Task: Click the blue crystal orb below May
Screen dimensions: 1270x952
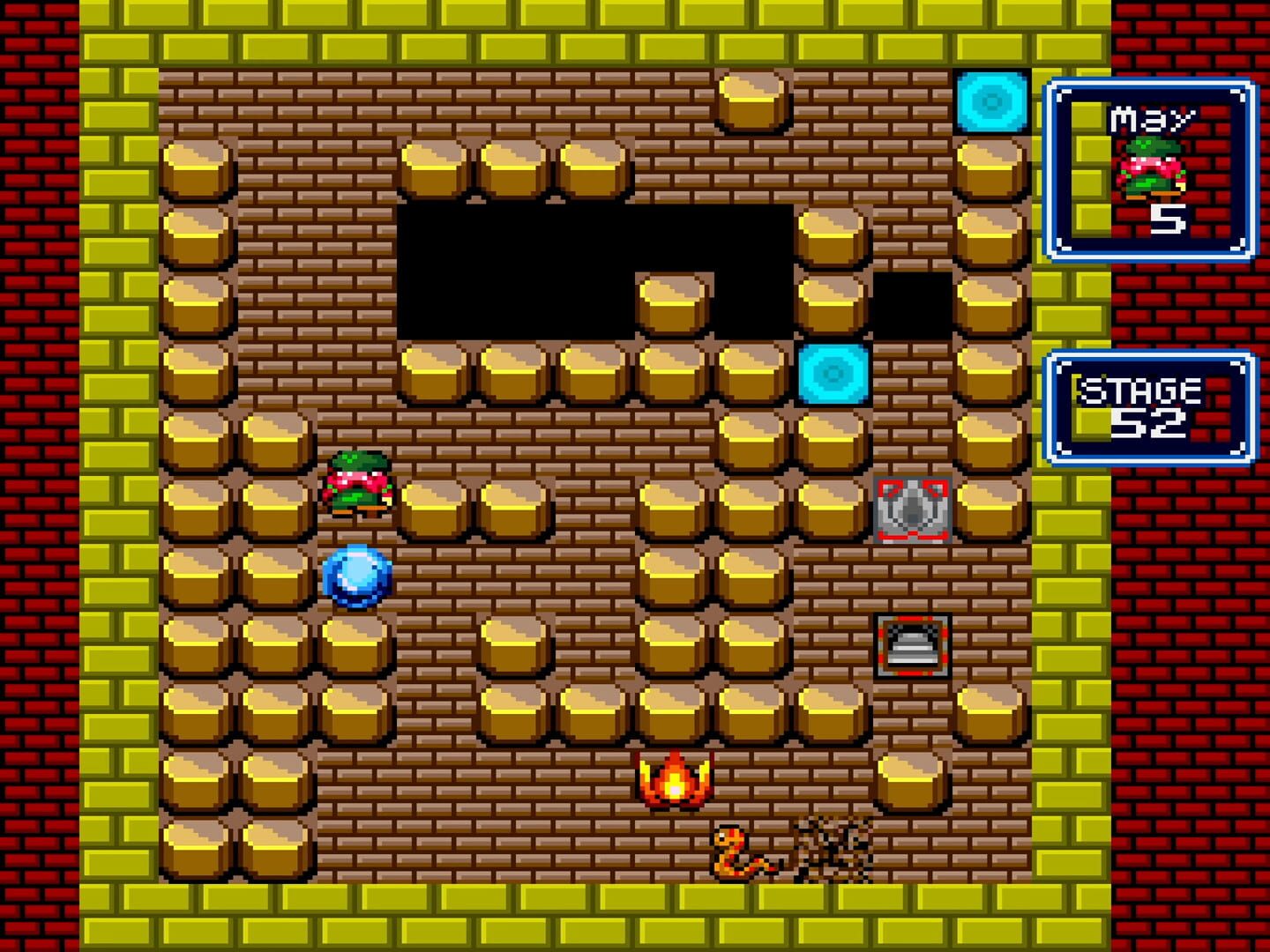Action: click(x=356, y=577)
